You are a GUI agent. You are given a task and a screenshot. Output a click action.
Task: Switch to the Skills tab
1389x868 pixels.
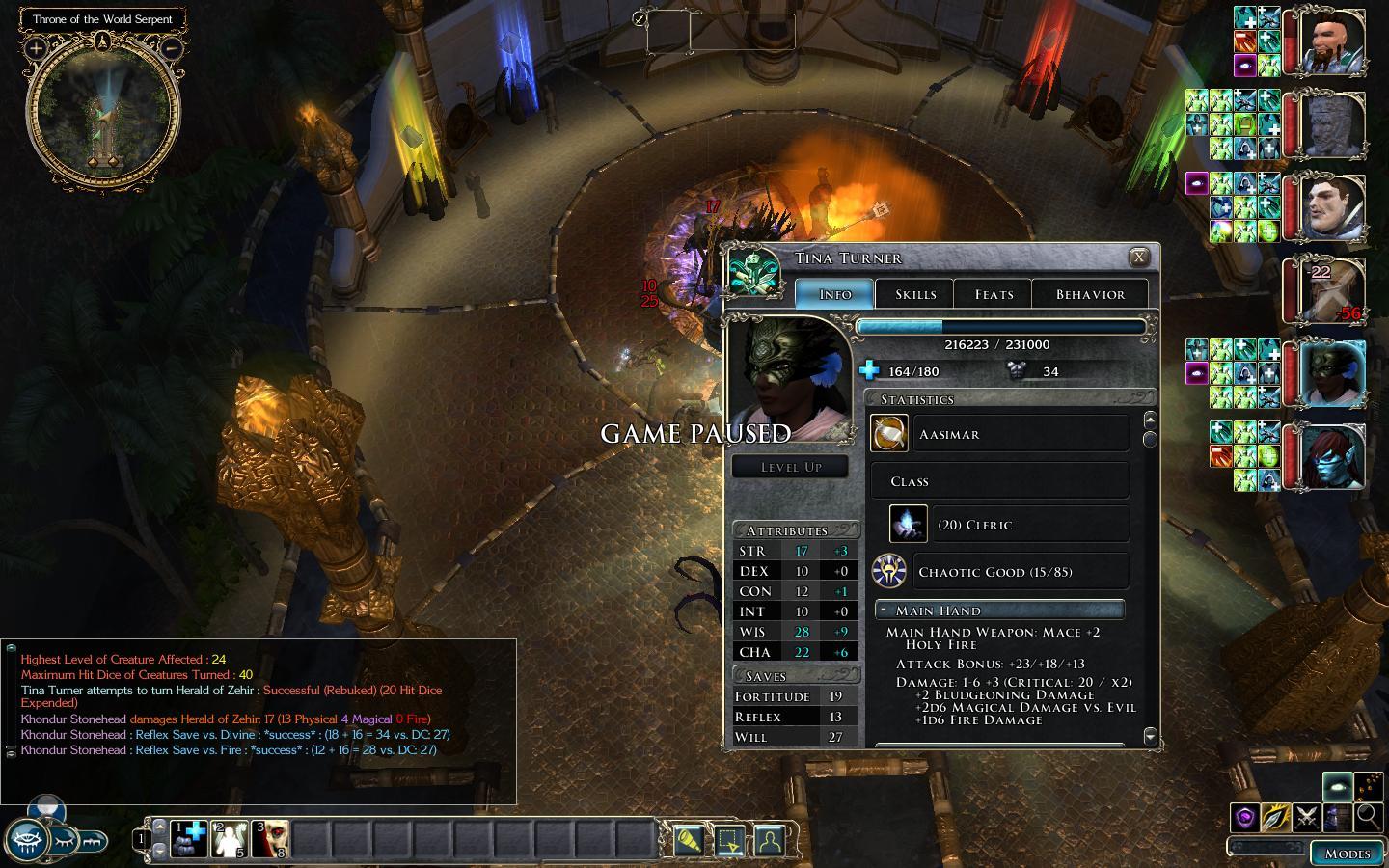tap(913, 294)
